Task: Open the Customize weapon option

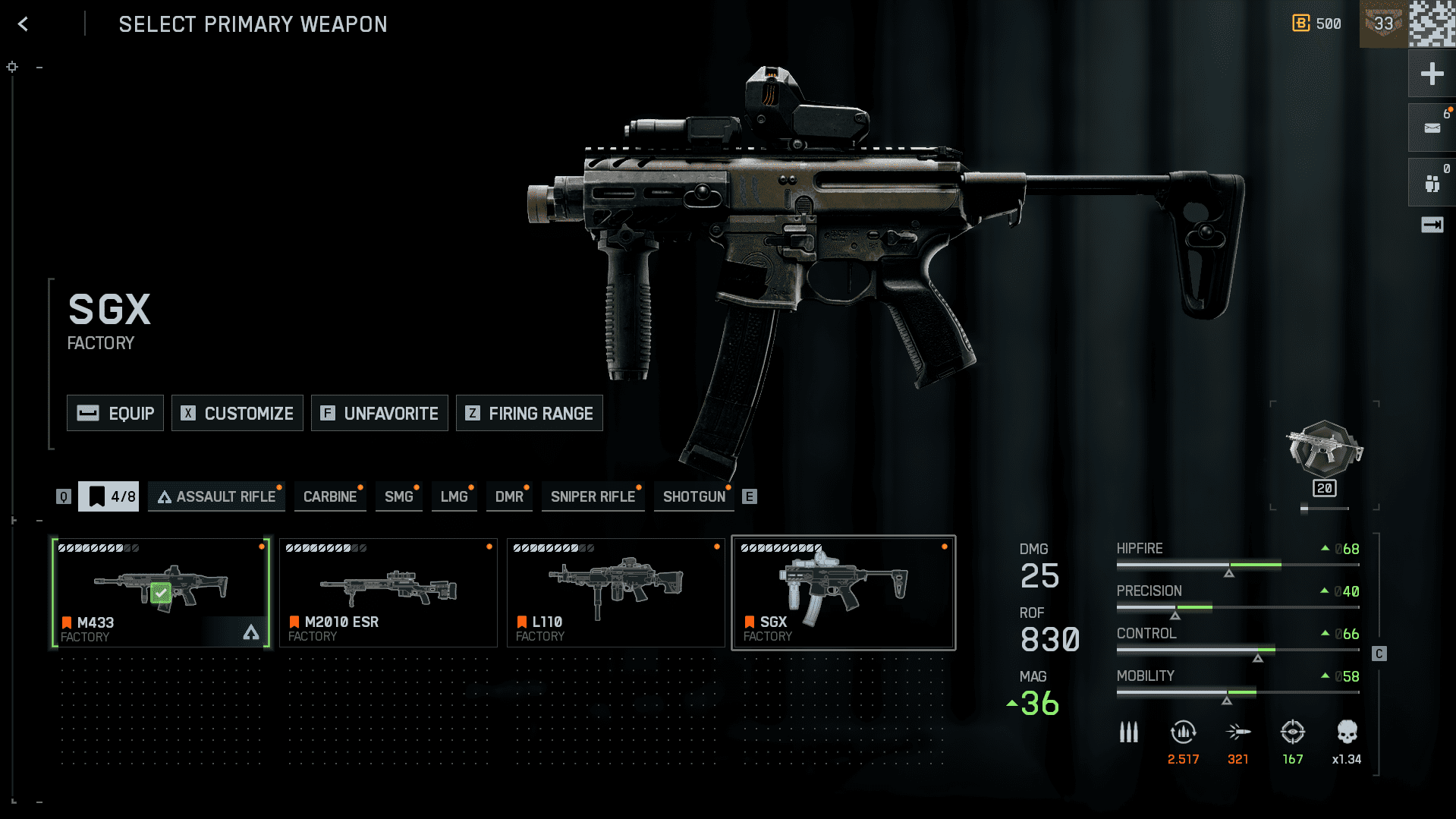Action: pyautogui.click(x=237, y=413)
